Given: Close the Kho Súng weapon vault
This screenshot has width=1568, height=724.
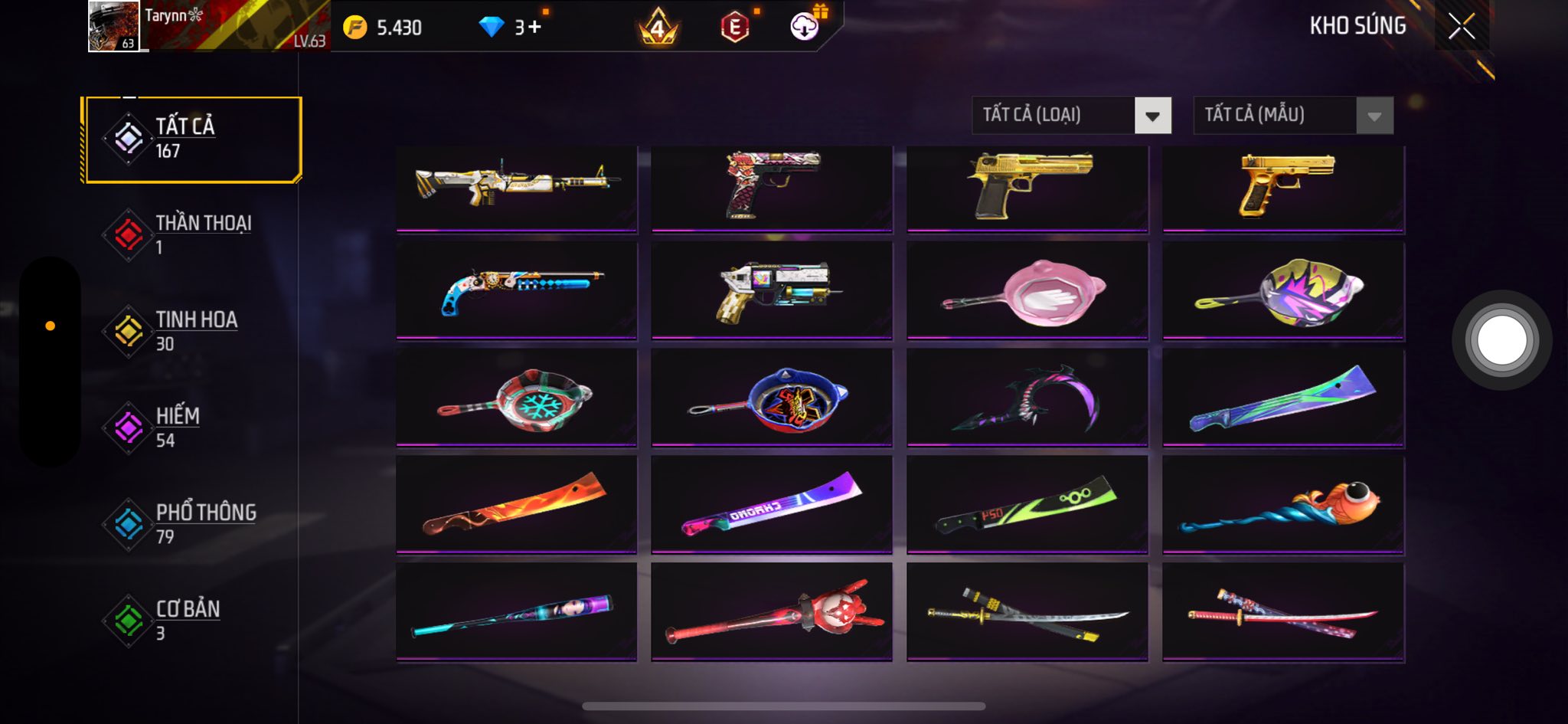Looking at the screenshot, I should pyautogui.click(x=1461, y=27).
